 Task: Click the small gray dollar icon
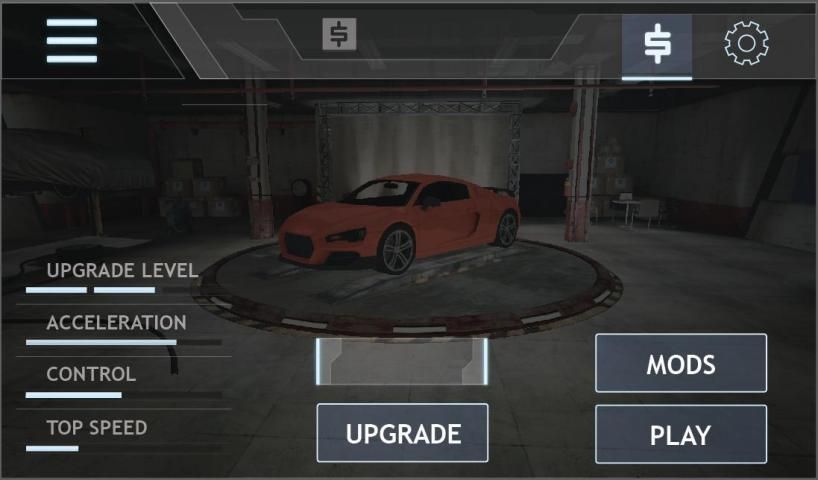[339, 35]
